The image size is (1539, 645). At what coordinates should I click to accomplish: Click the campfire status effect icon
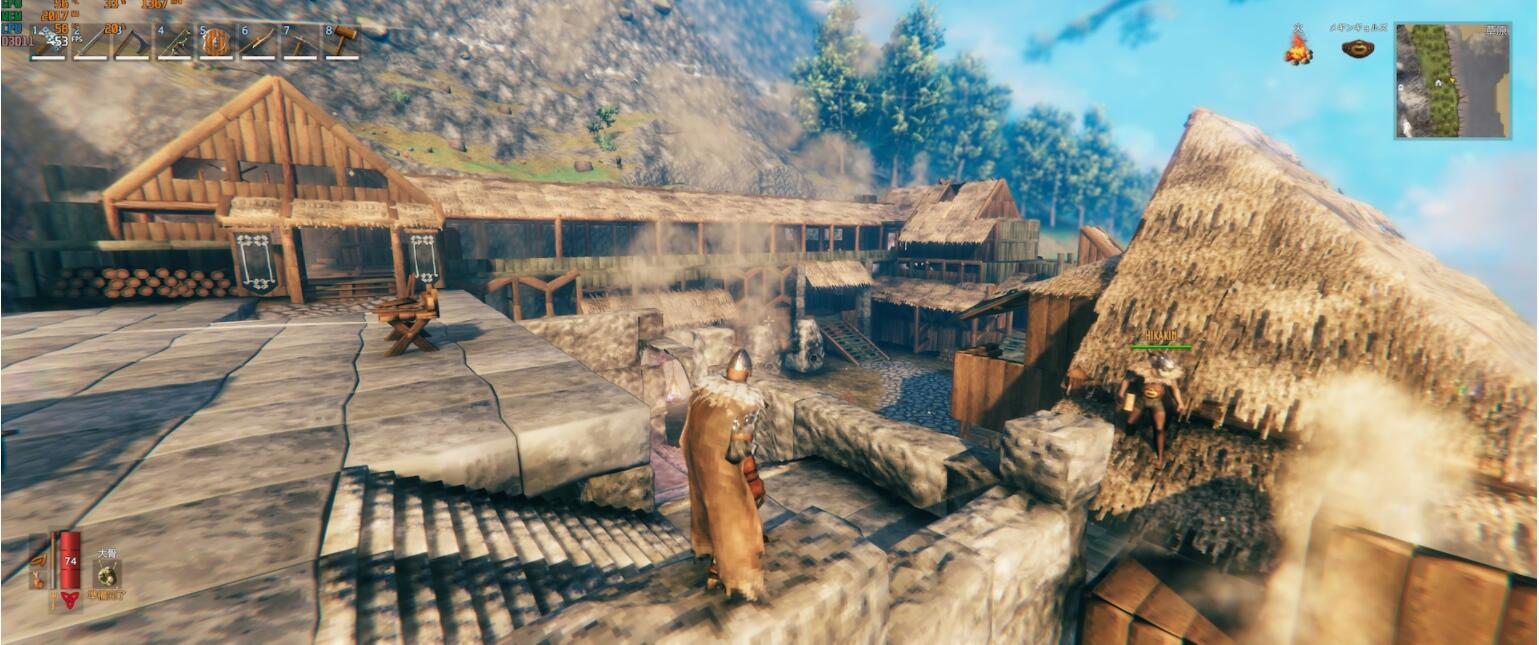1298,48
